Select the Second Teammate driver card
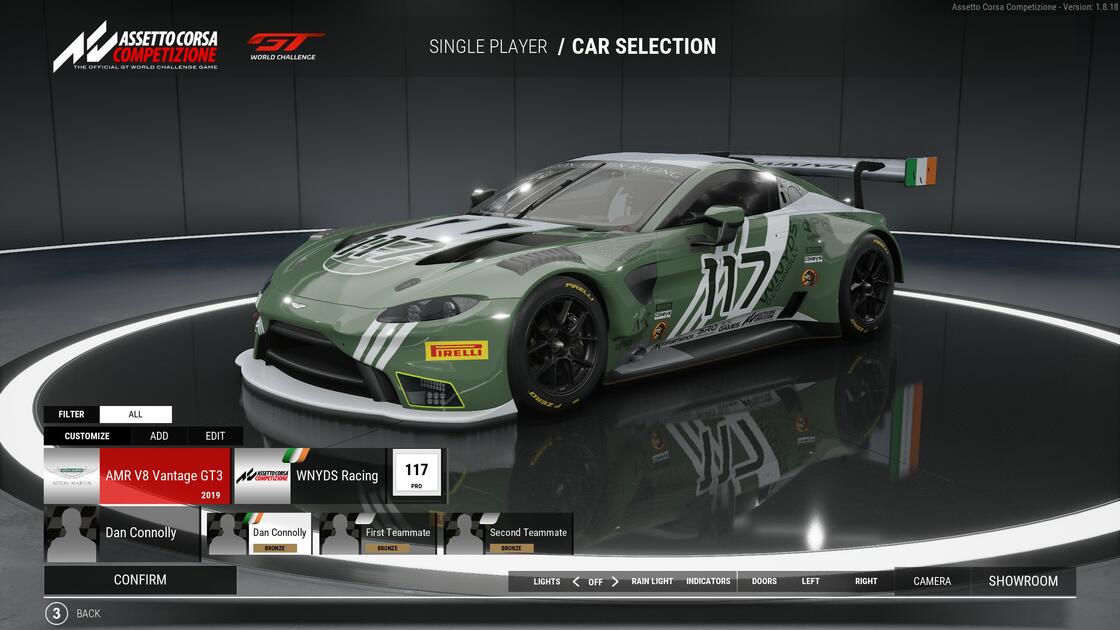This screenshot has width=1120, height=630. (508, 534)
